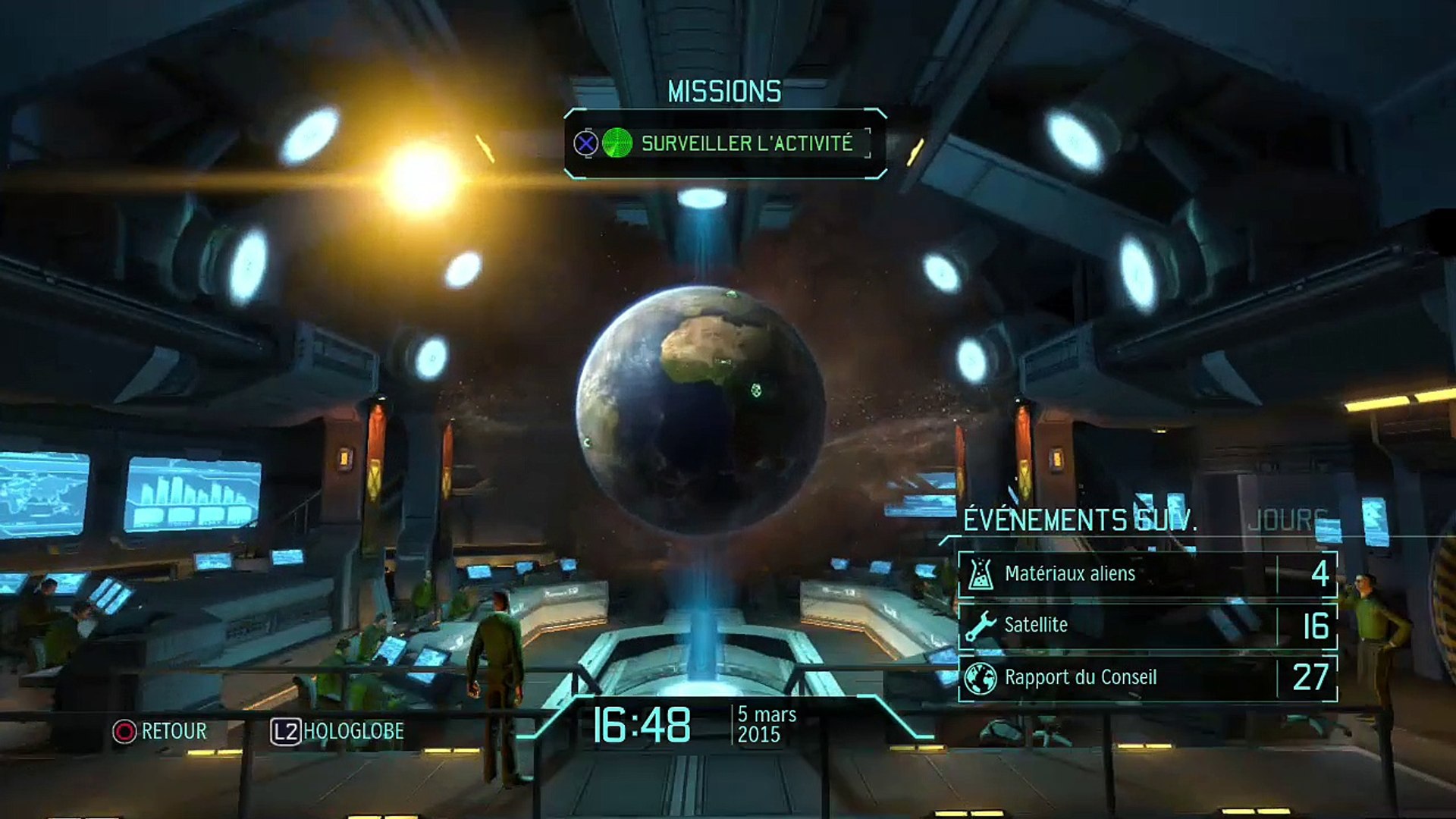
Task: Select Surveiller l'activité mission option
Action: coord(746,143)
